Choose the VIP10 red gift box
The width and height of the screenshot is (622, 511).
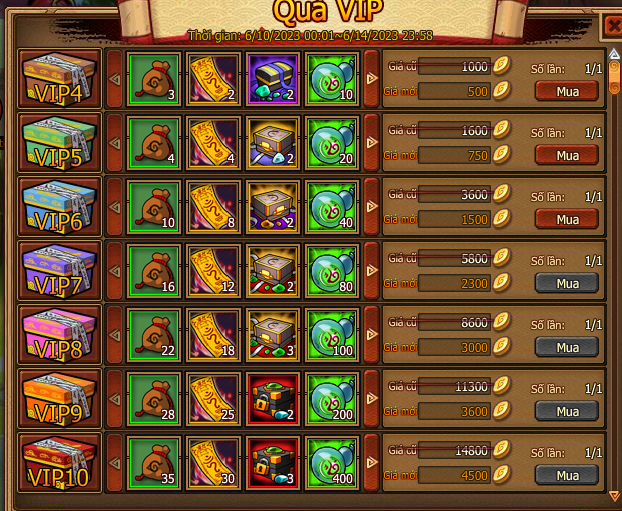pos(60,462)
